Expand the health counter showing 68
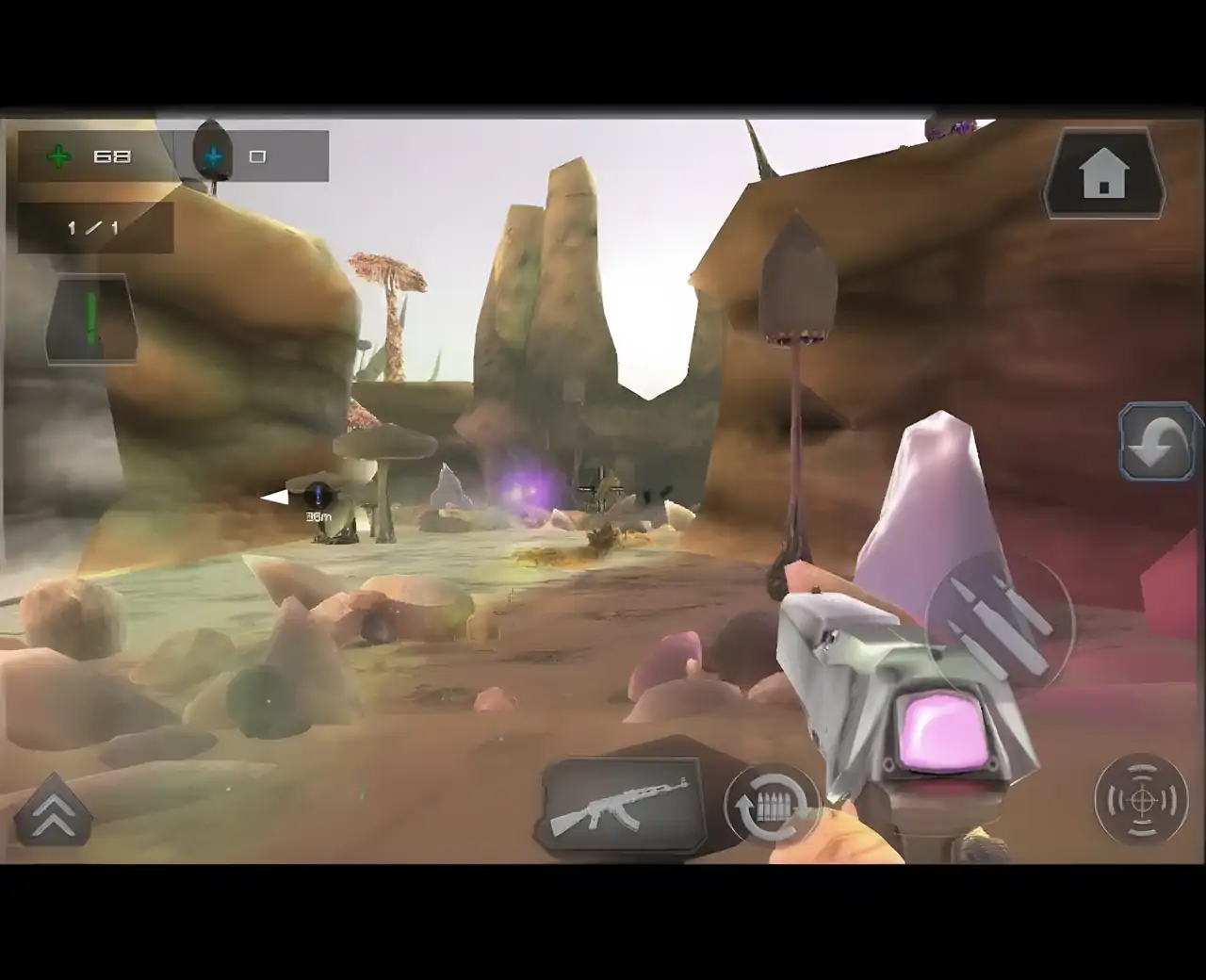This screenshot has height=980, width=1206. click(113, 155)
